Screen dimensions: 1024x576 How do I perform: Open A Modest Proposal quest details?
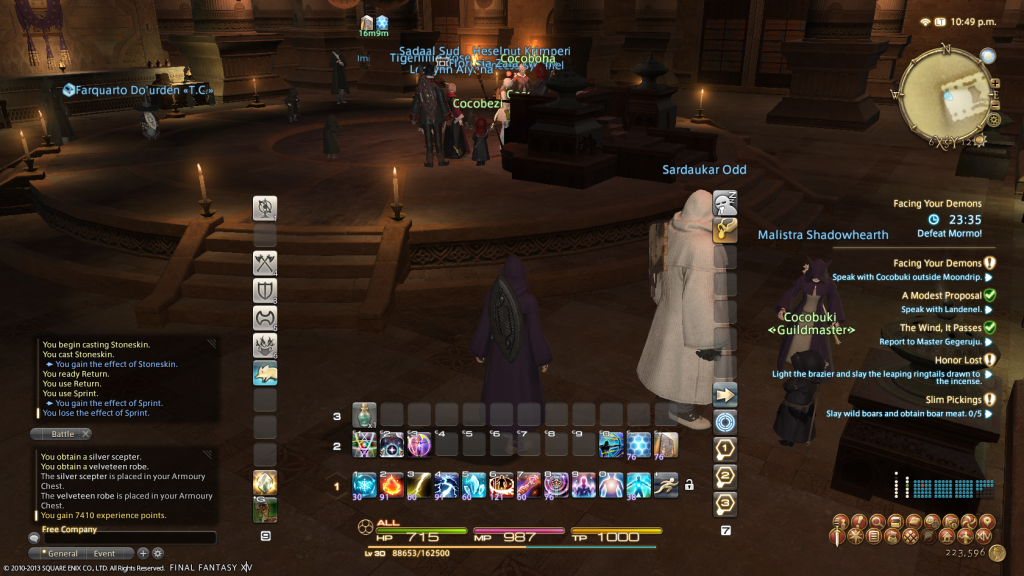pos(941,295)
